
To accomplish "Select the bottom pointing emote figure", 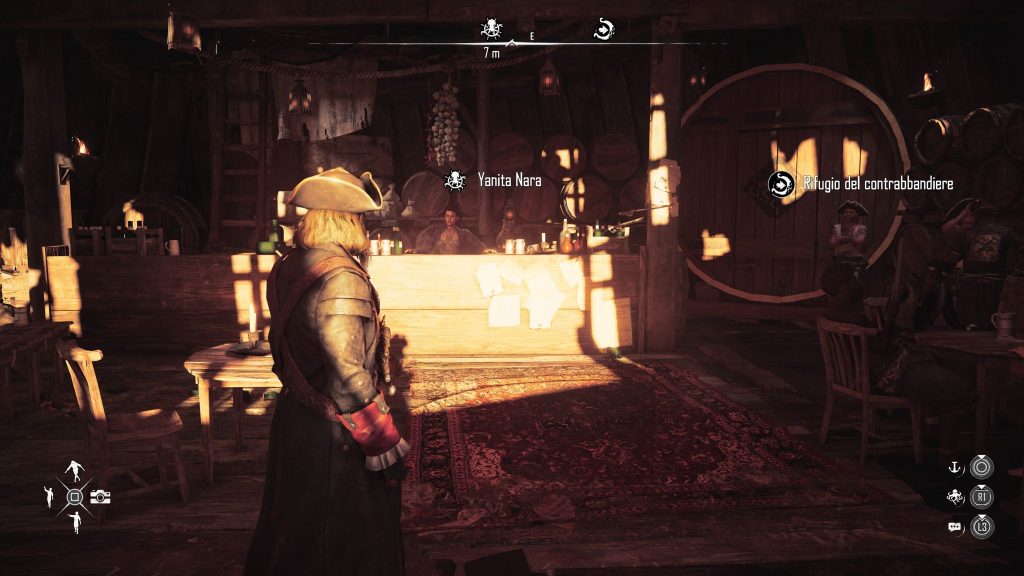I will (x=75, y=521).
